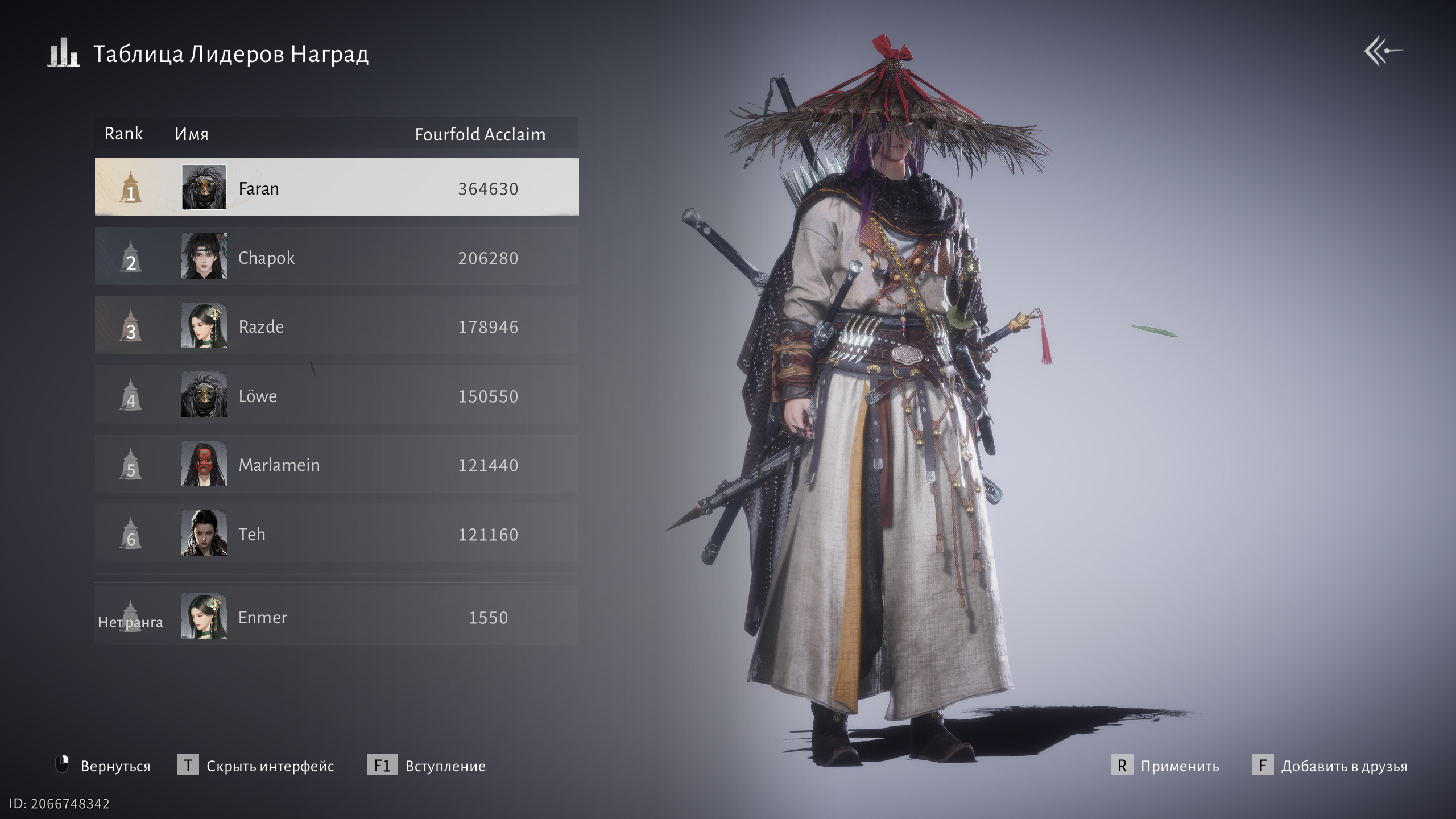Click the Вернуться return option
This screenshot has height=819, width=1456.
[x=115, y=766]
